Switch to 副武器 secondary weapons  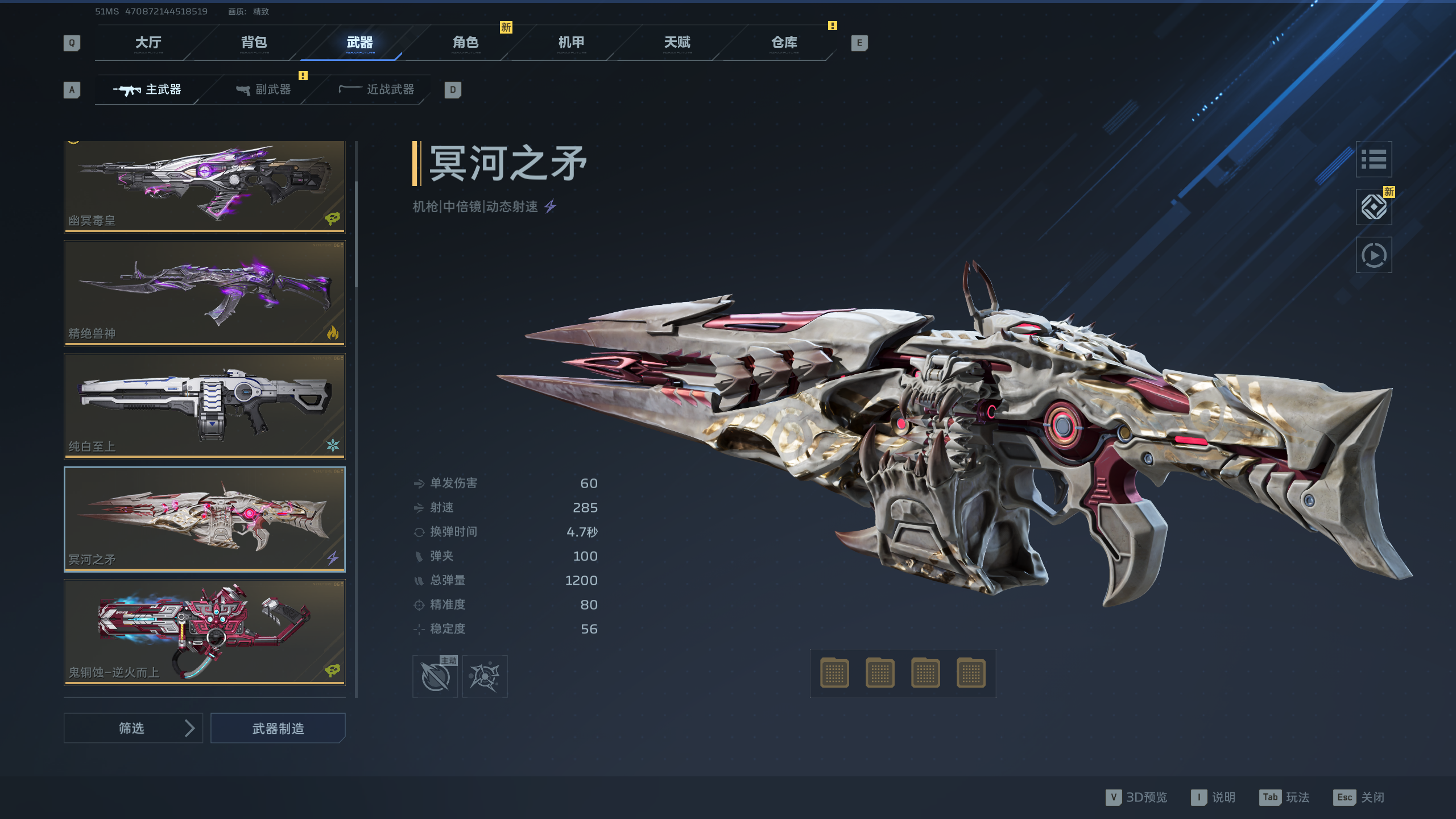click(264, 90)
